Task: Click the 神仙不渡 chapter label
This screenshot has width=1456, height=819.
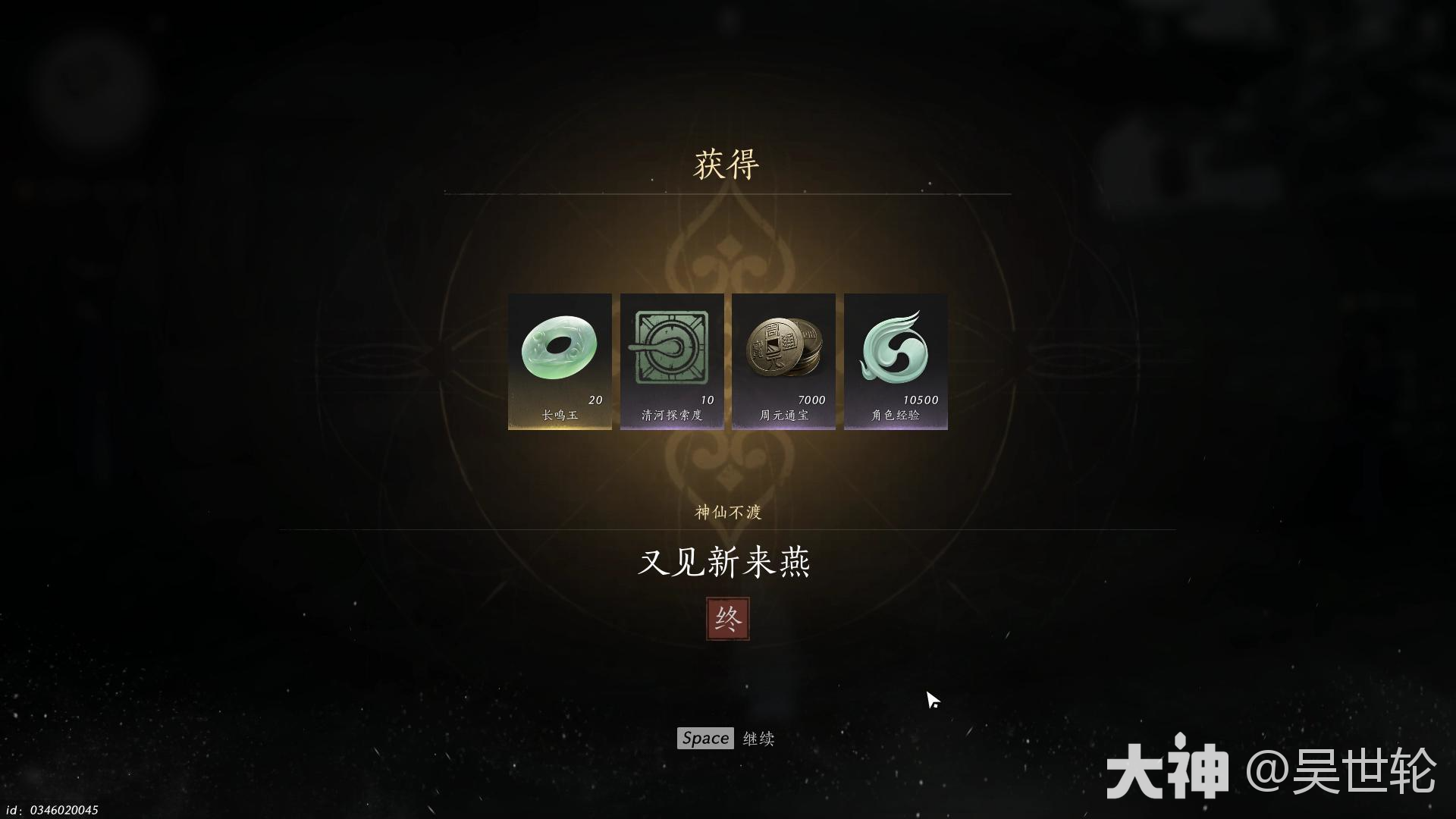Action: tap(726, 513)
